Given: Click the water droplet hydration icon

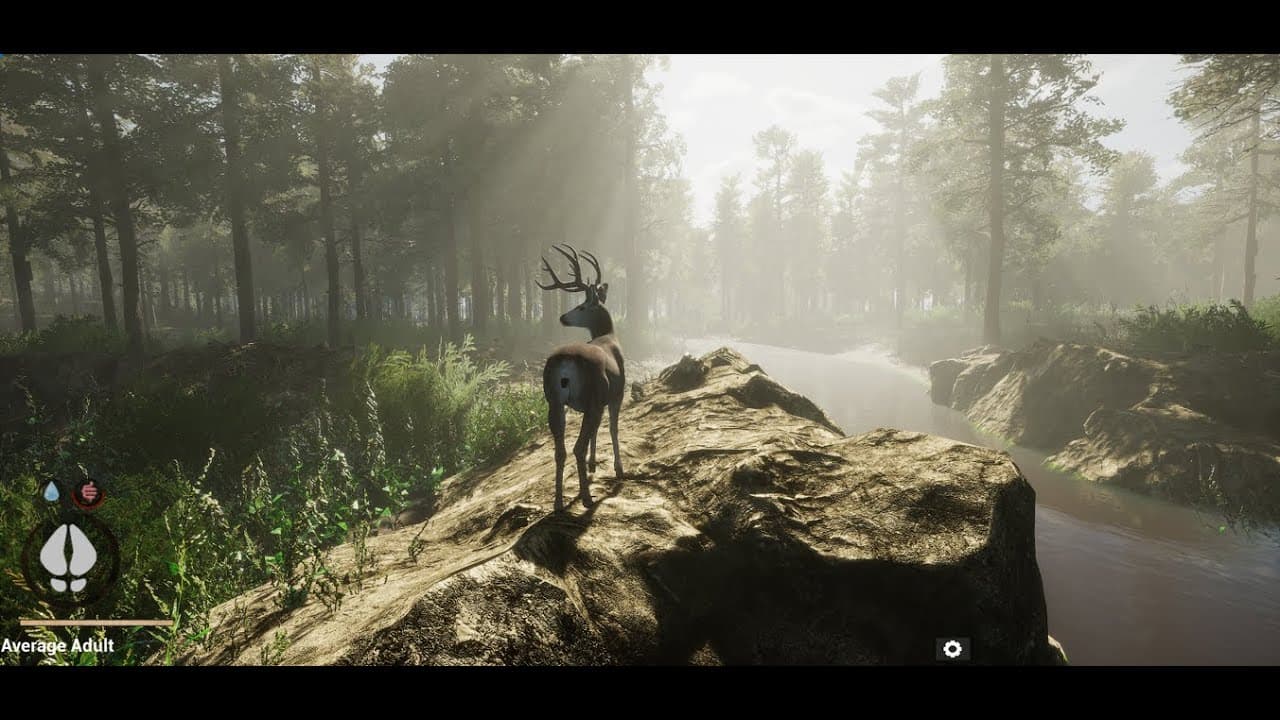Looking at the screenshot, I should (51, 492).
